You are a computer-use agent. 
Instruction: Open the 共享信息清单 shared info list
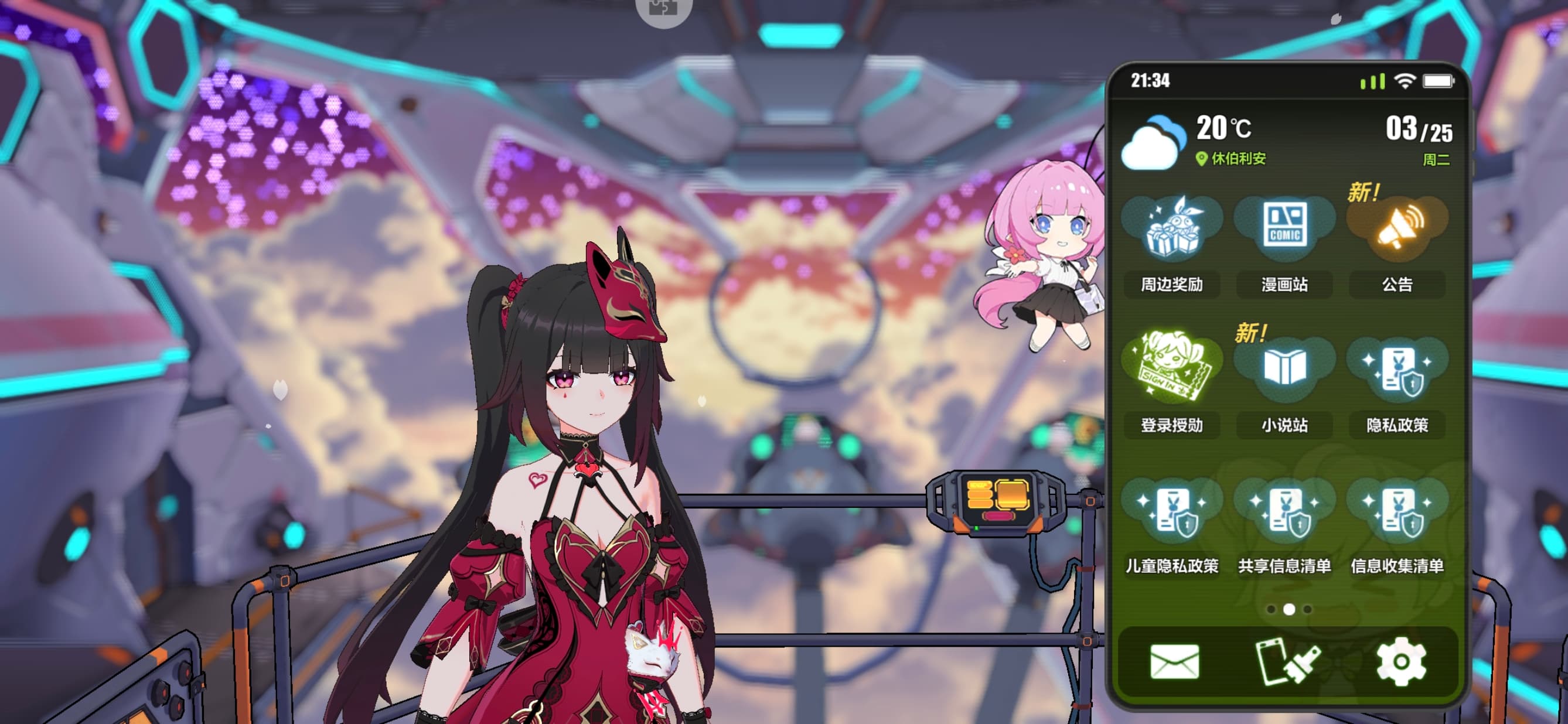coord(1284,510)
